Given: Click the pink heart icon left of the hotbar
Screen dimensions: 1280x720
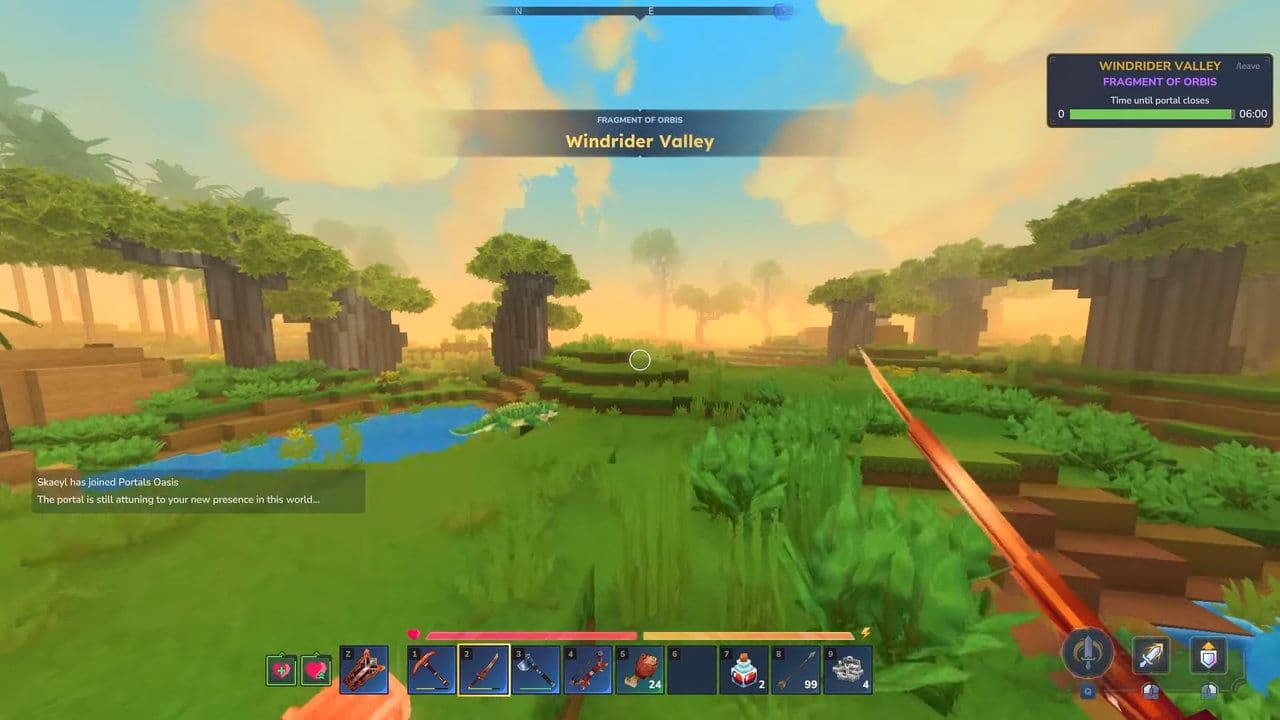Looking at the screenshot, I should coord(317,668).
